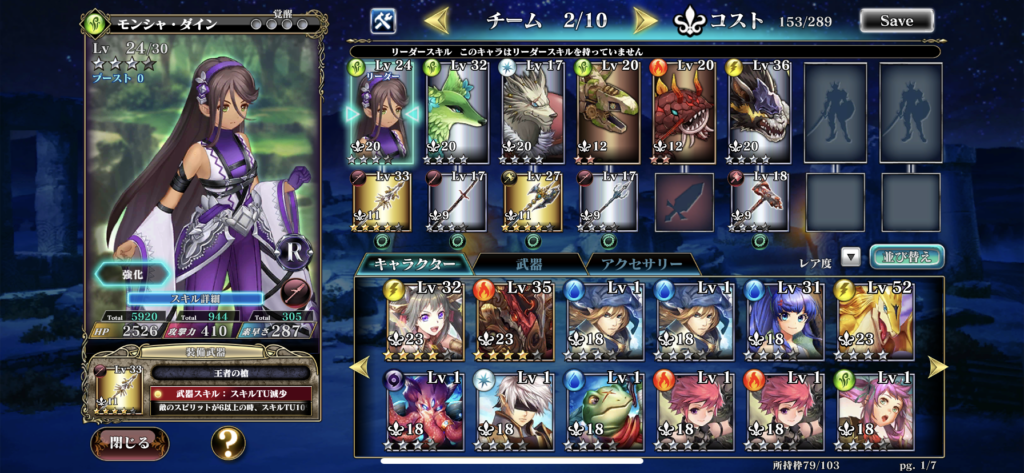
Task: Open the アクセサリー tab
Action: (638, 264)
